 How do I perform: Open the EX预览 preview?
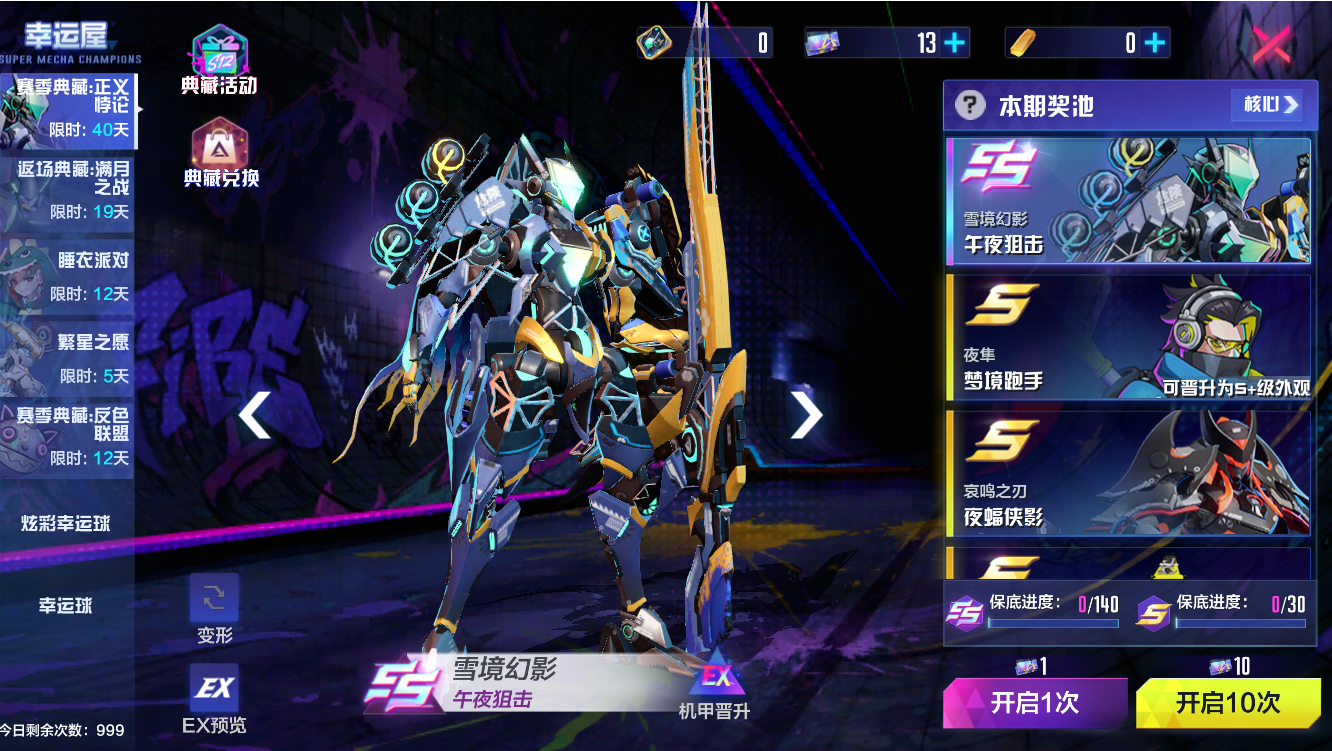coord(214,697)
